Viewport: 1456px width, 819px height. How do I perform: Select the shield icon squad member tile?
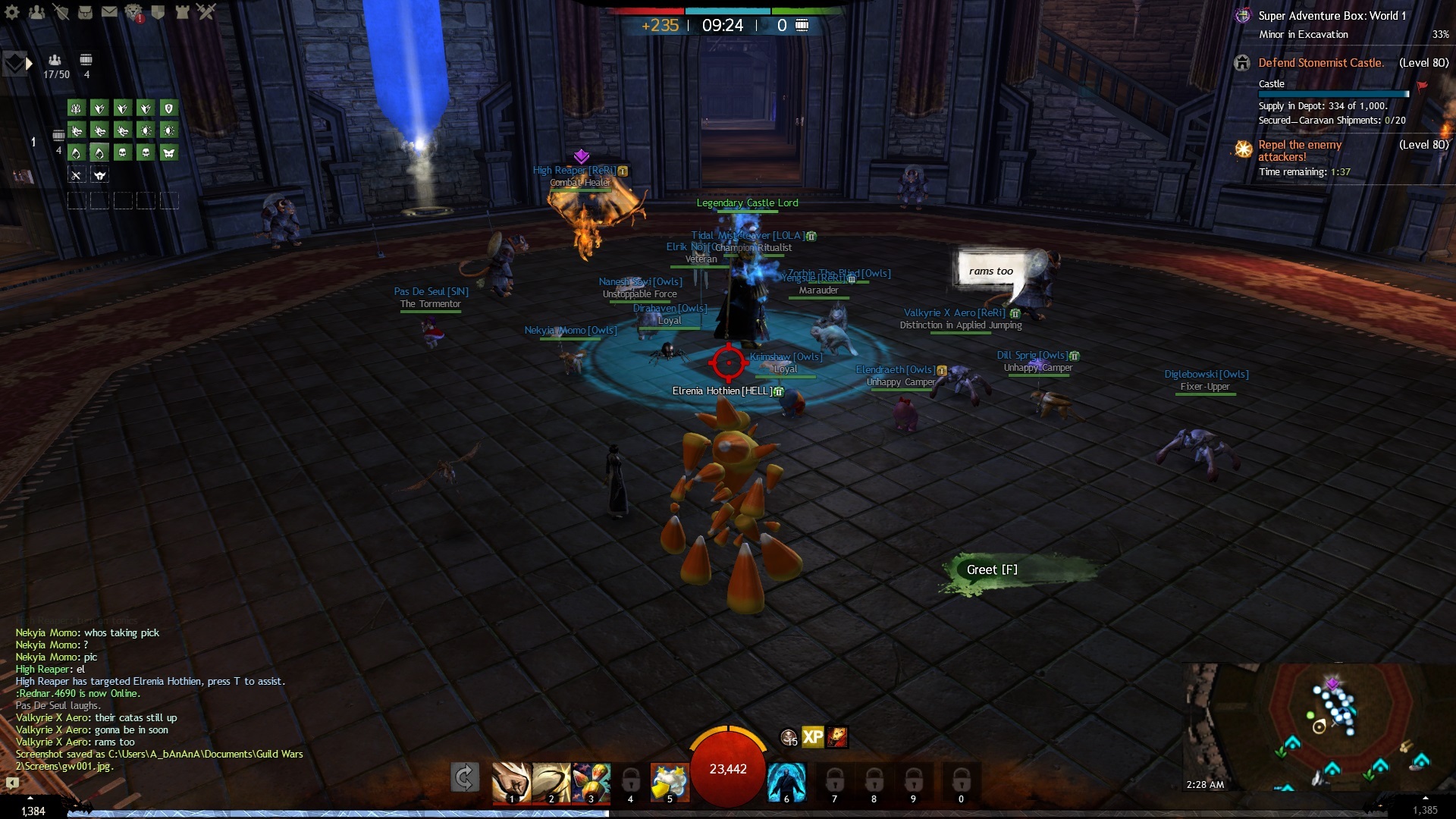168,108
